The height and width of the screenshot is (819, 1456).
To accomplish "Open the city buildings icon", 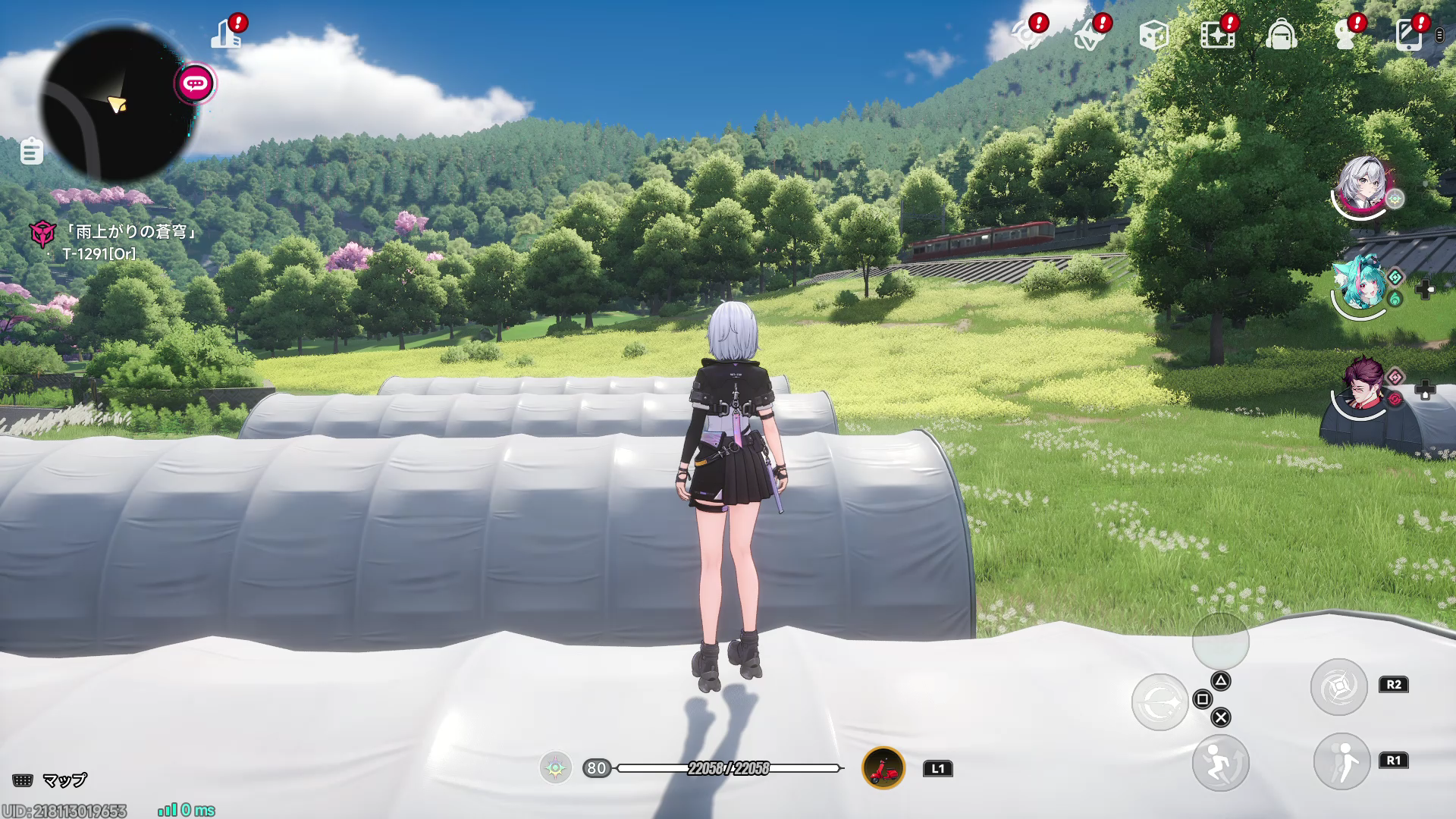I will pos(225,34).
